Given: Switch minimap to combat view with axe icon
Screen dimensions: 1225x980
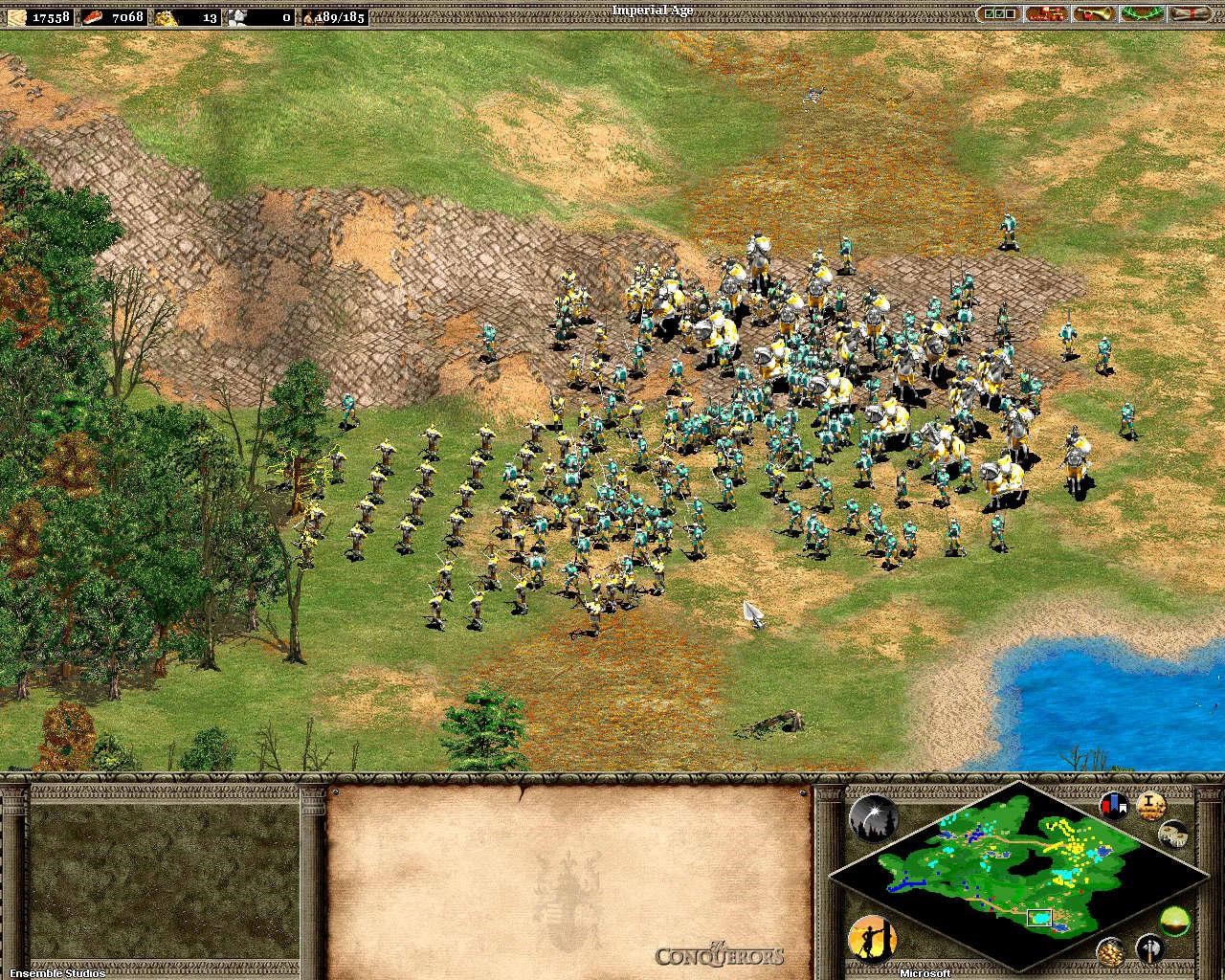Looking at the screenshot, I should click(1148, 948).
